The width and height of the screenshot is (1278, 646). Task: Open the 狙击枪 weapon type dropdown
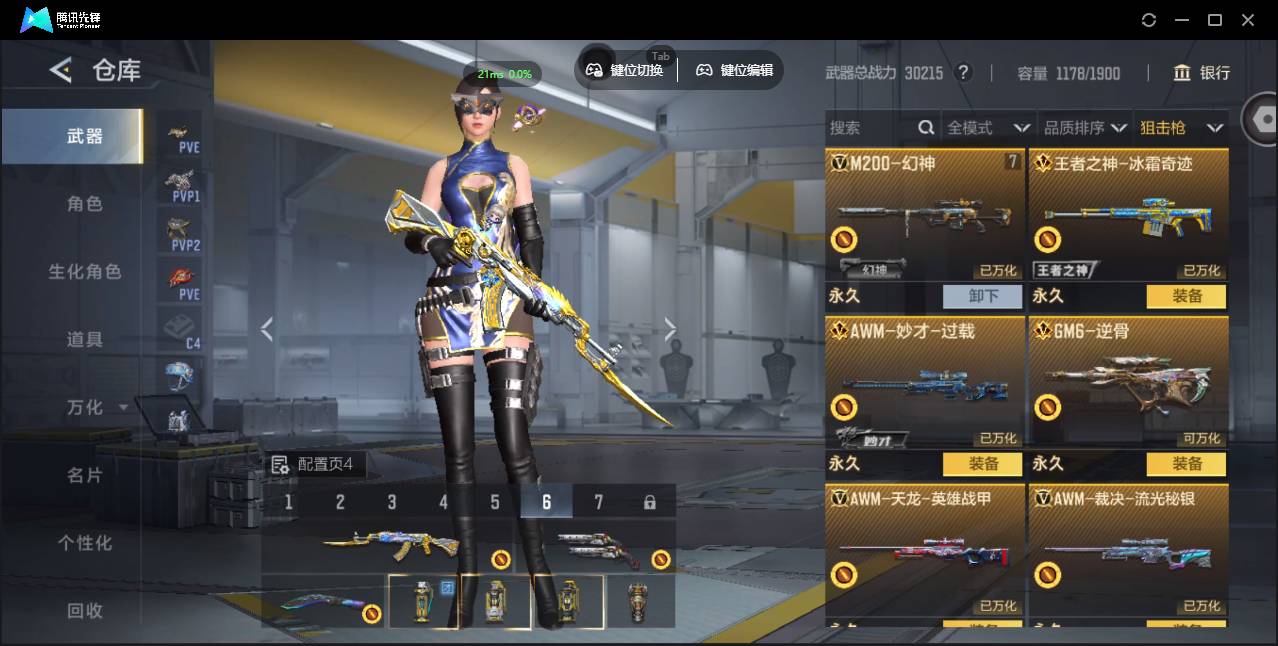(x=1181, y=128)
